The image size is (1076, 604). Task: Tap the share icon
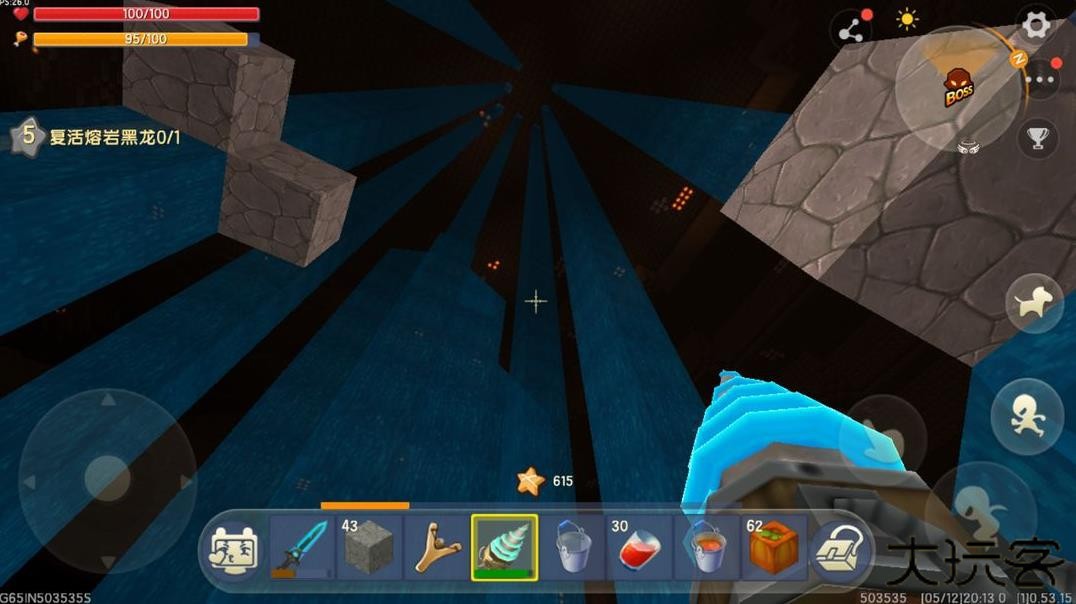[851, 32]
